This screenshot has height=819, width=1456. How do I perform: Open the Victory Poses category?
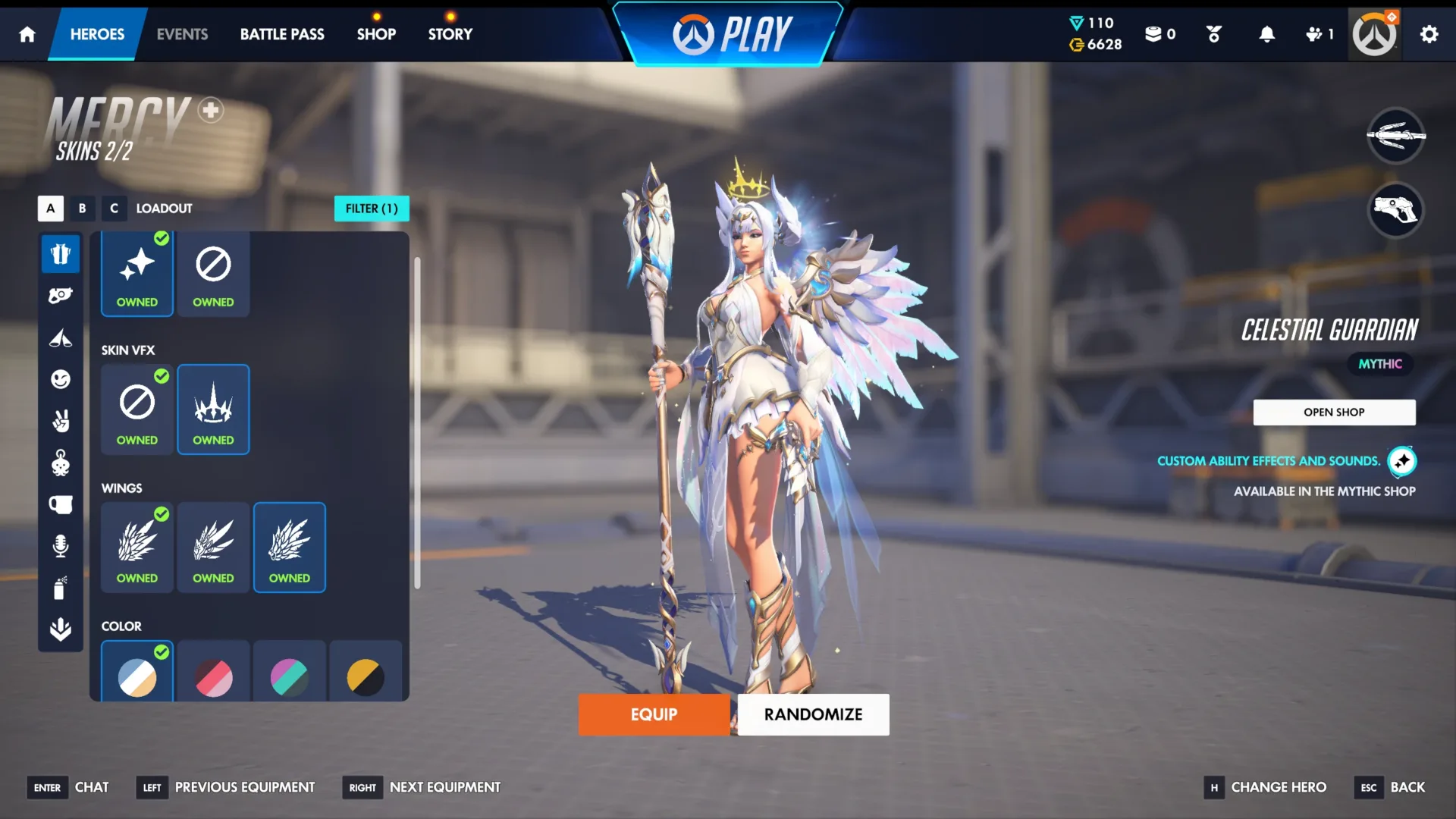pyautogui.click(x=61, y=422)
